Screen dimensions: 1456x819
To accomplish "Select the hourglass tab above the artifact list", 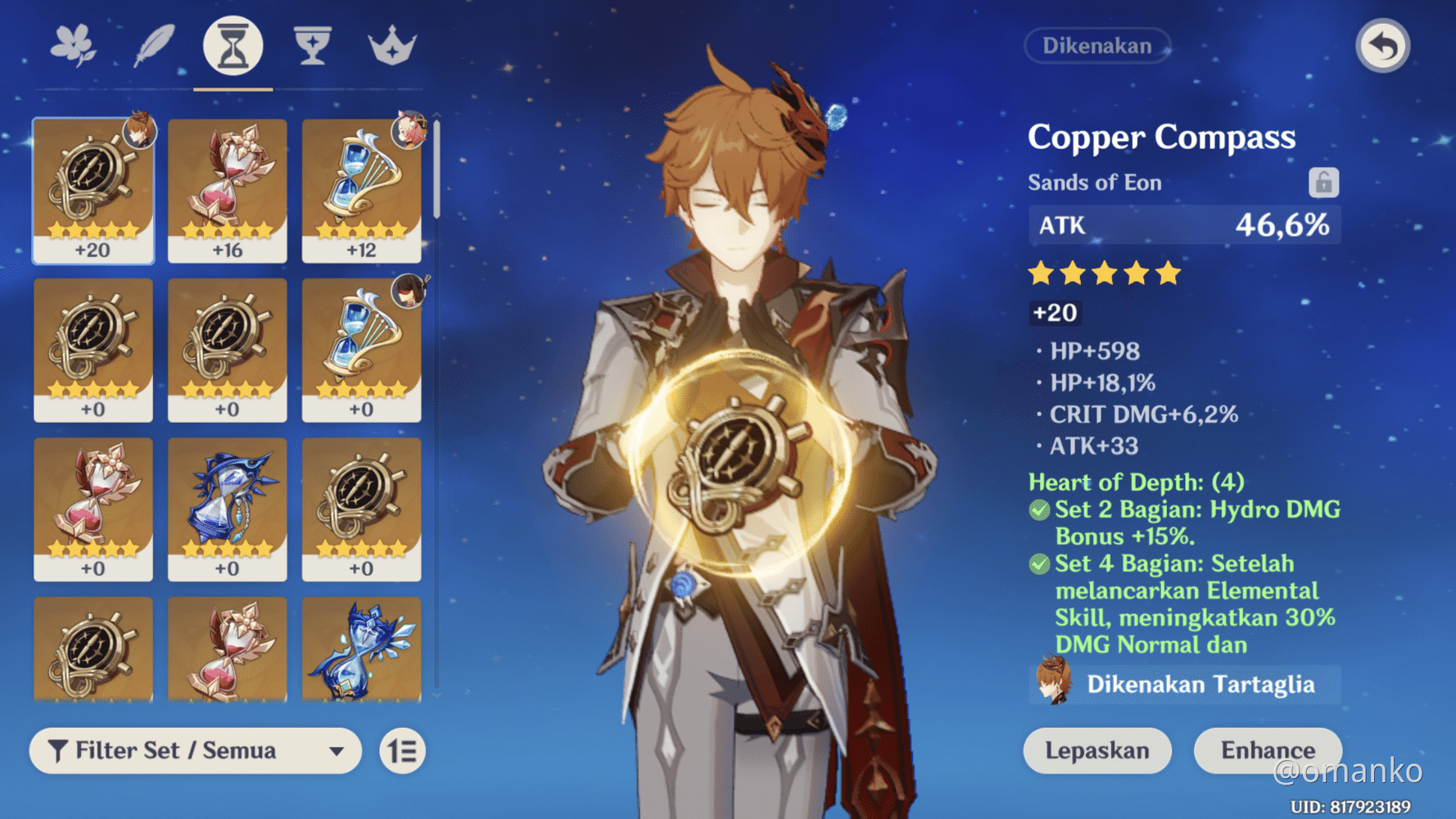I will [x=232, y=47].
